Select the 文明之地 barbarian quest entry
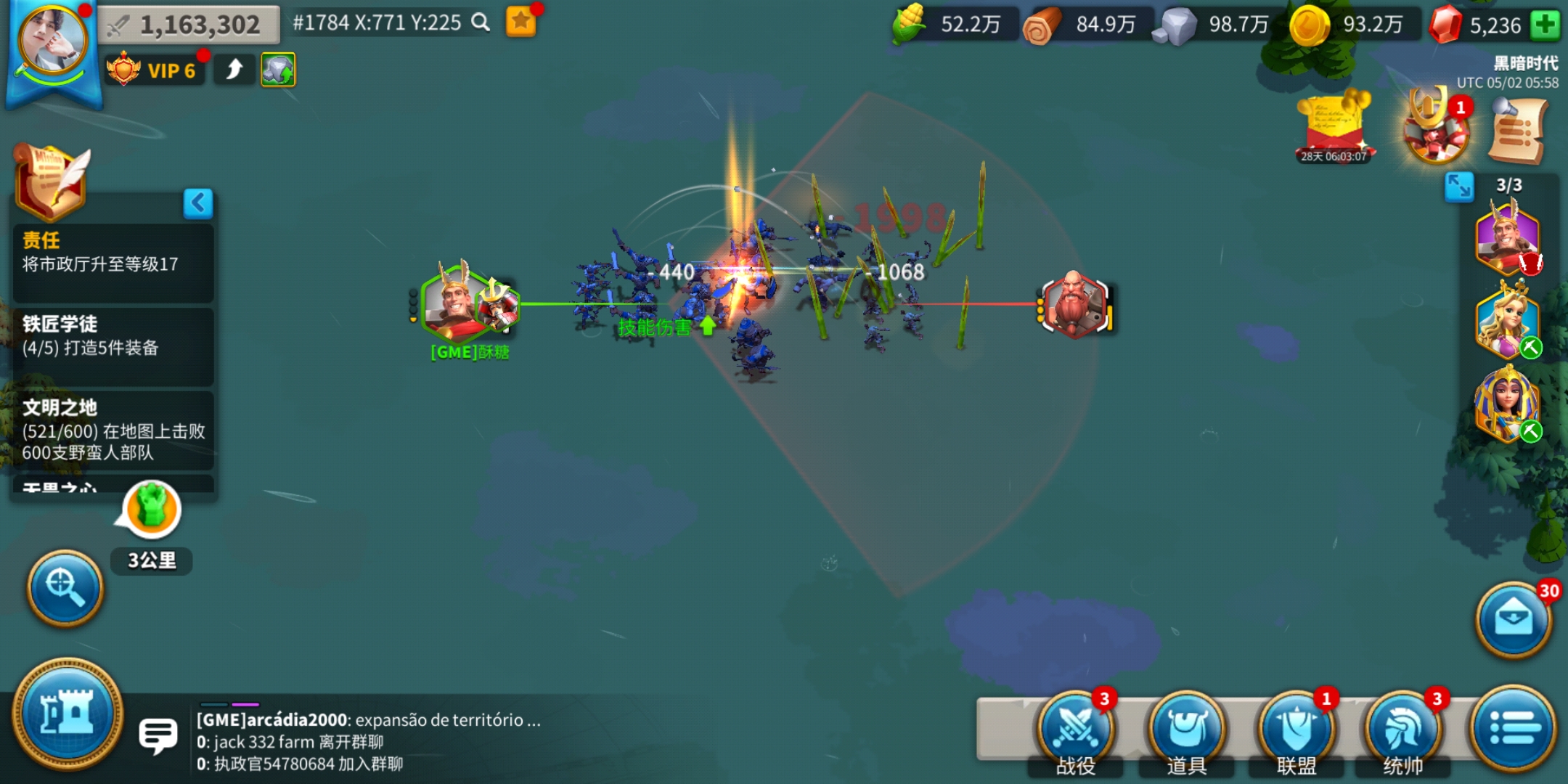Viewport: 1568px width, 784px height. [113, 430]
